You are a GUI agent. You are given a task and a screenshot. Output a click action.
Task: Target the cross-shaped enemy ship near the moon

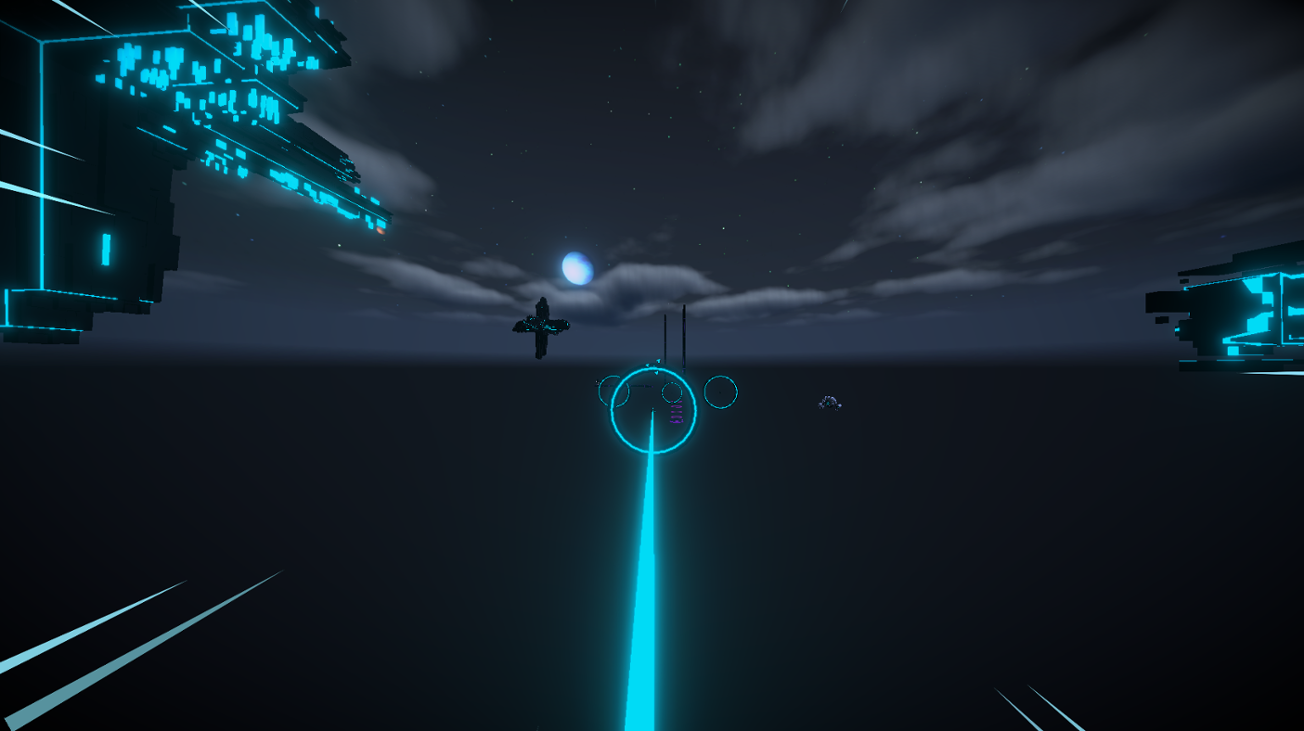pyautogui.click(x=543, y=325)
